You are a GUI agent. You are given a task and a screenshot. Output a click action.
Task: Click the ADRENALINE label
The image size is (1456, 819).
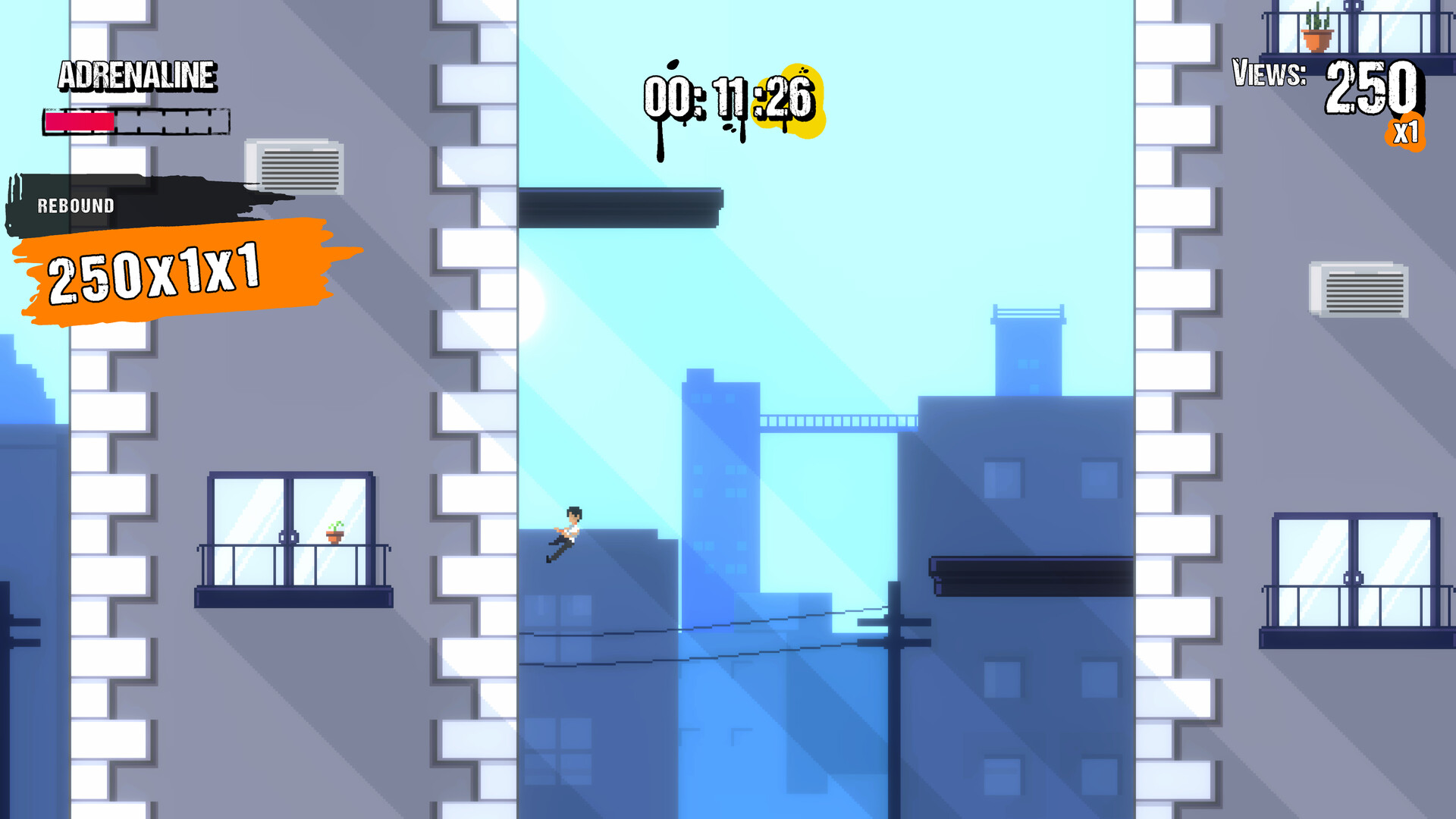tap(138, 77)
